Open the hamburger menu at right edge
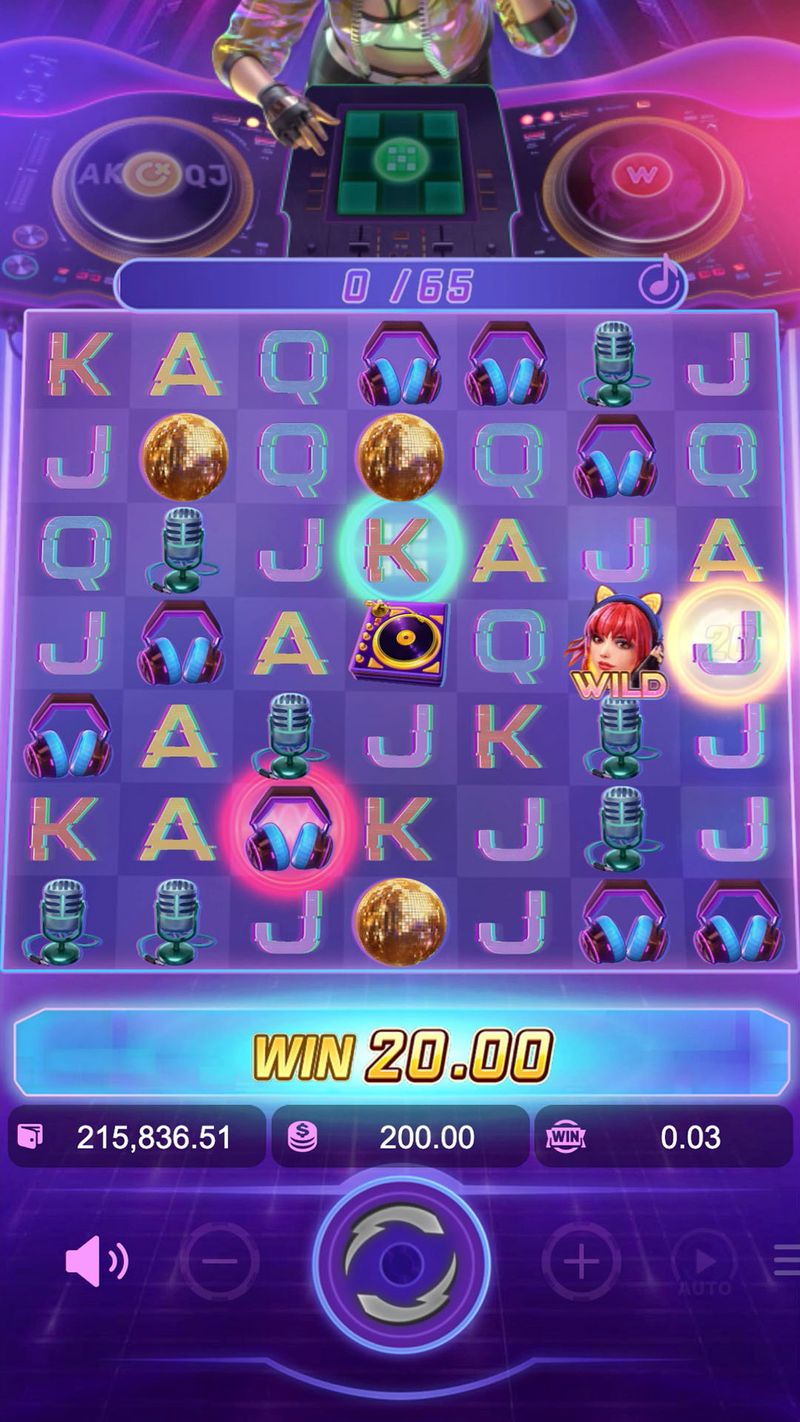 pos(787,1262)
